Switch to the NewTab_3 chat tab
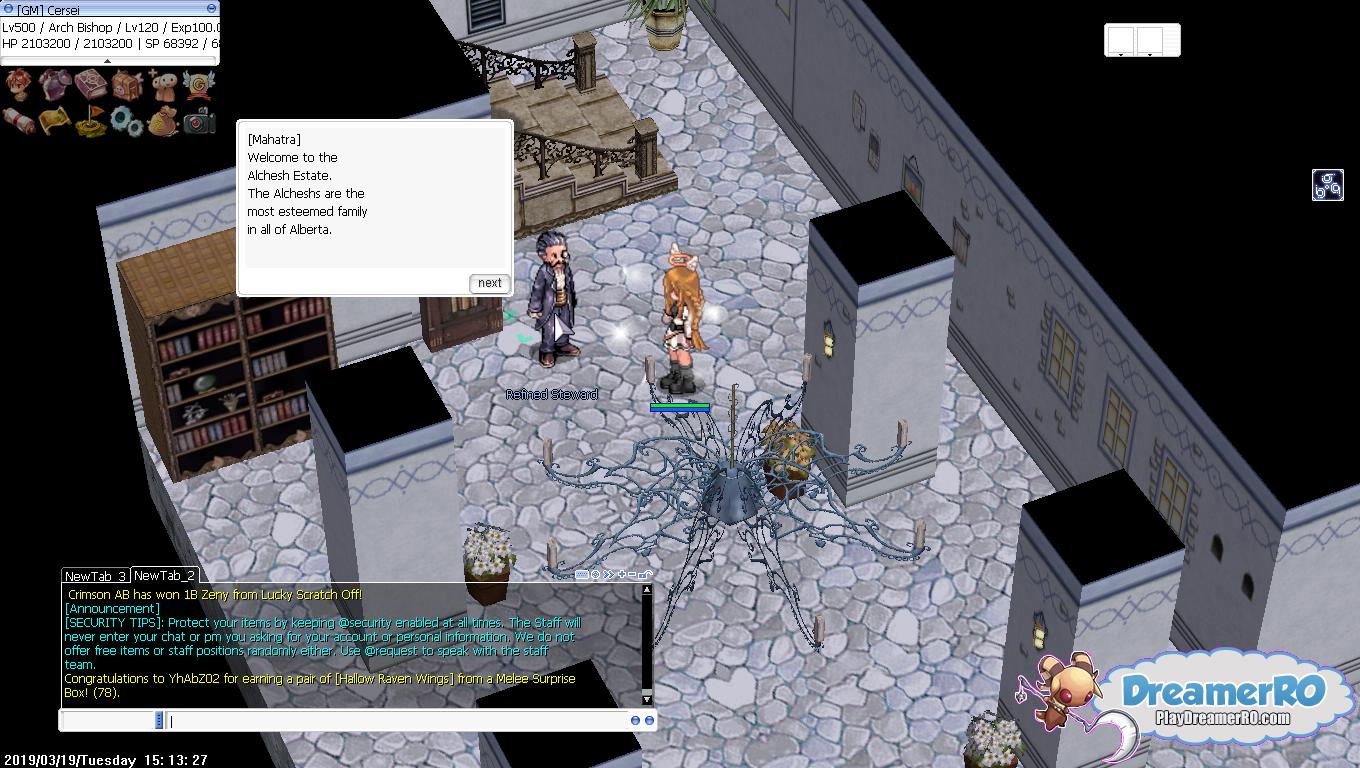1360x768 pixels. pos(95,576)
